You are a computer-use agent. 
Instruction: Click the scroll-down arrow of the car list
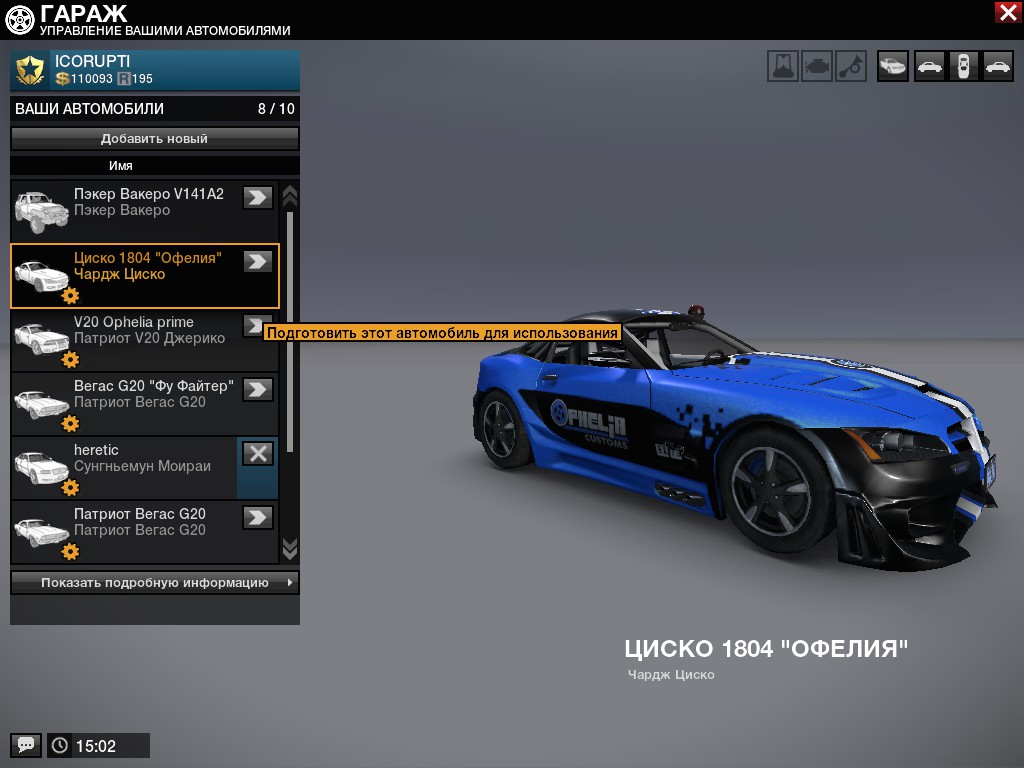point(290,548)
